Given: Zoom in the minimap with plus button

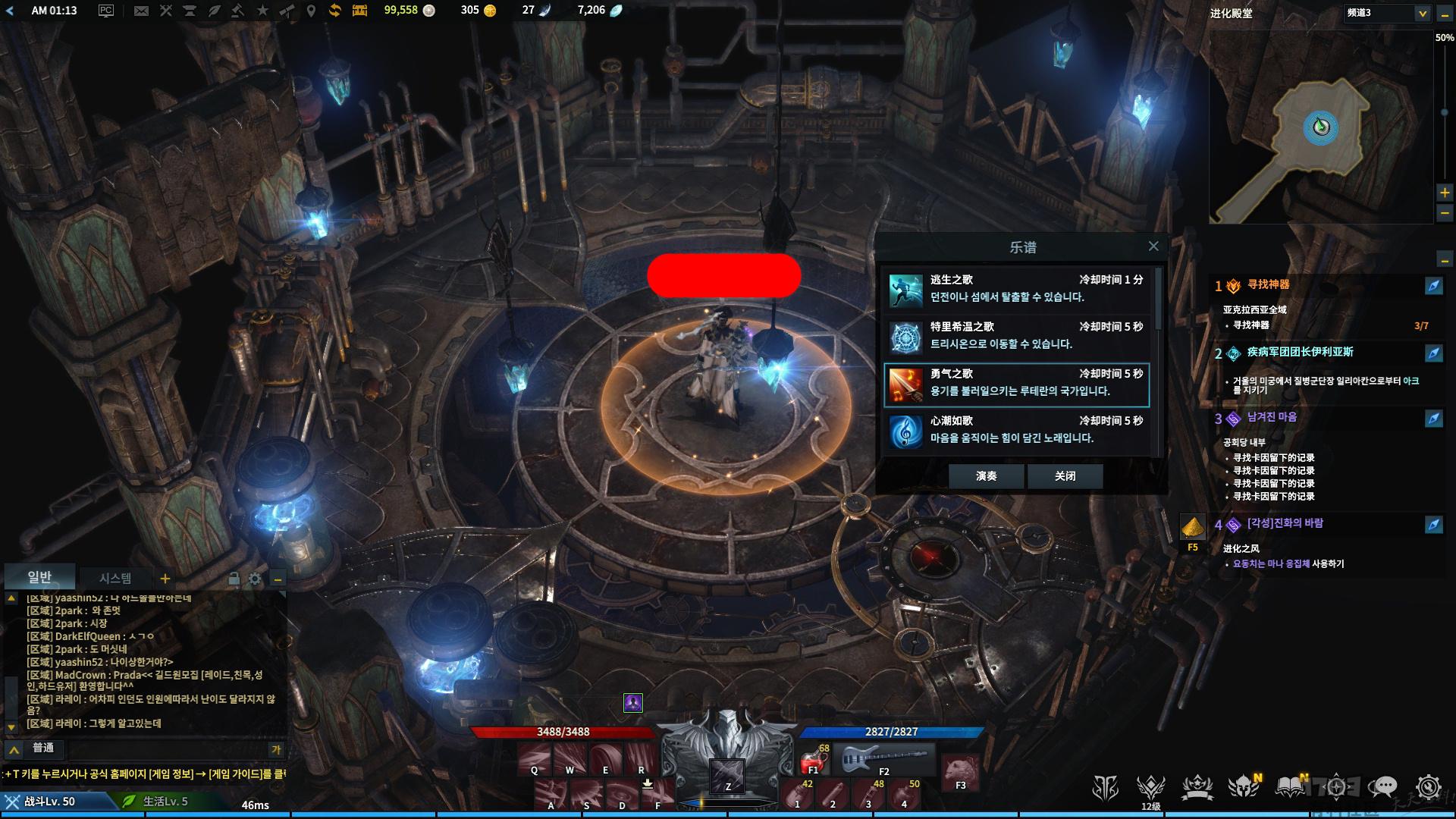Looking at the screenshot, I should click(1445, 193).
